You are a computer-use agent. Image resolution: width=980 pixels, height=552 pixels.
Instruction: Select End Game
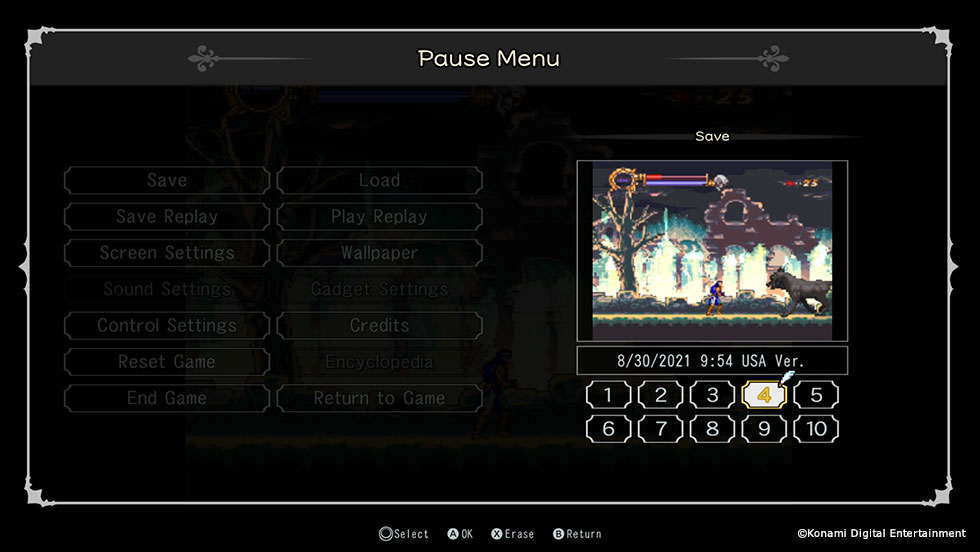(x=167, y=398)
